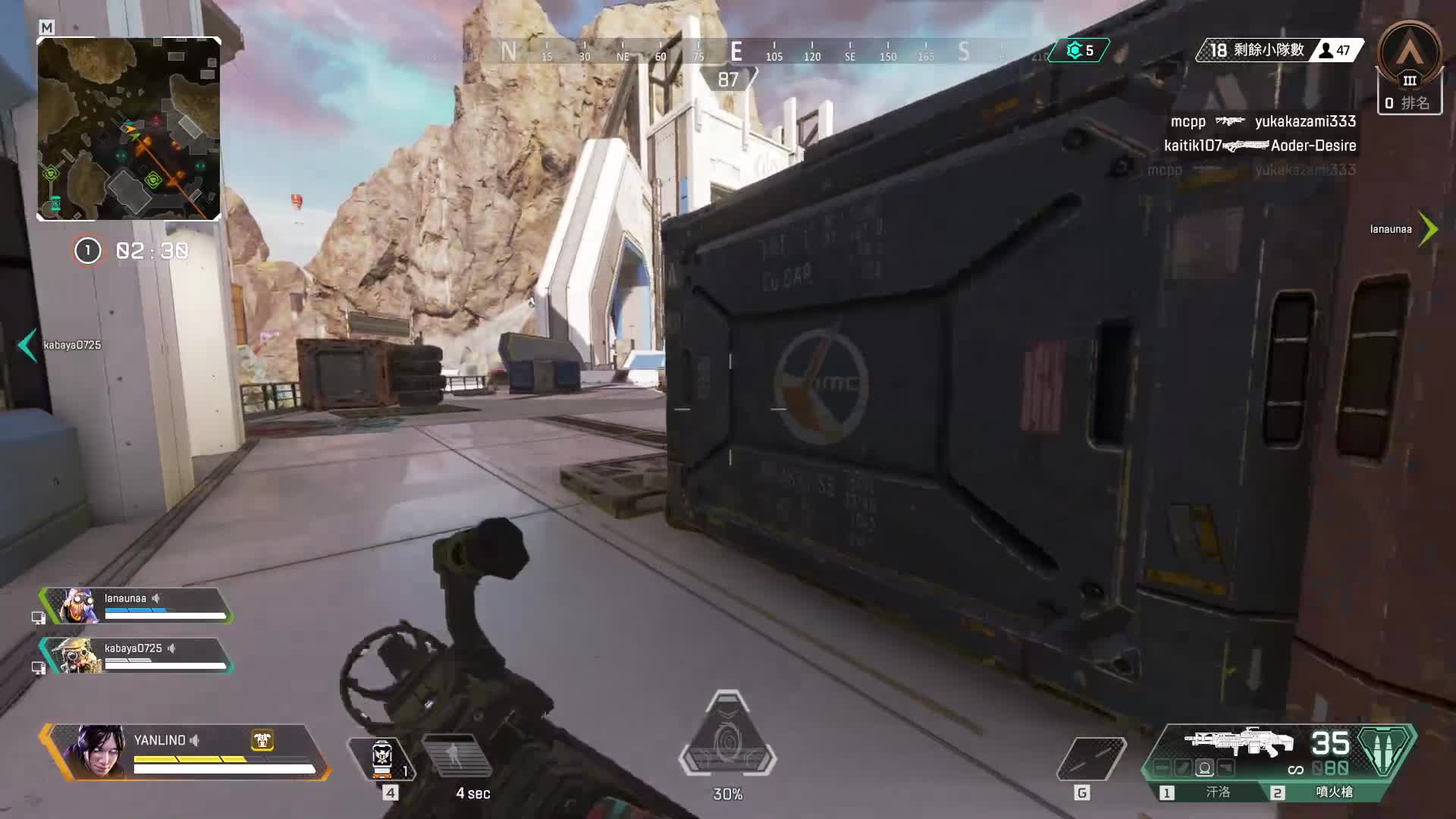Click the kabaya0725 teammate direction arrow
Viewport: 1456px width, 819px height.
(x=27, y=345)
